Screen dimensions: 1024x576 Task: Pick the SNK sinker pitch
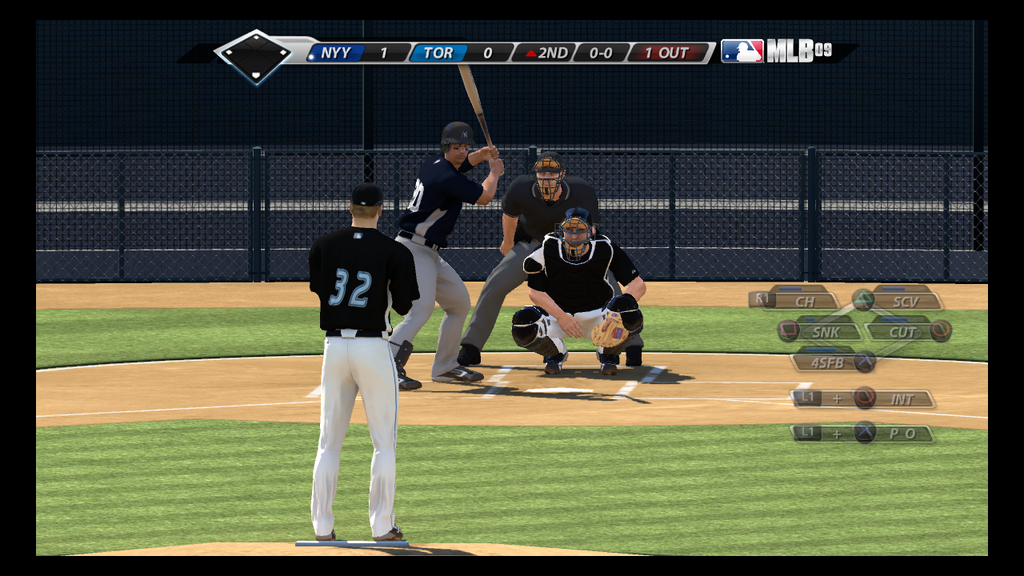point(826,331)
